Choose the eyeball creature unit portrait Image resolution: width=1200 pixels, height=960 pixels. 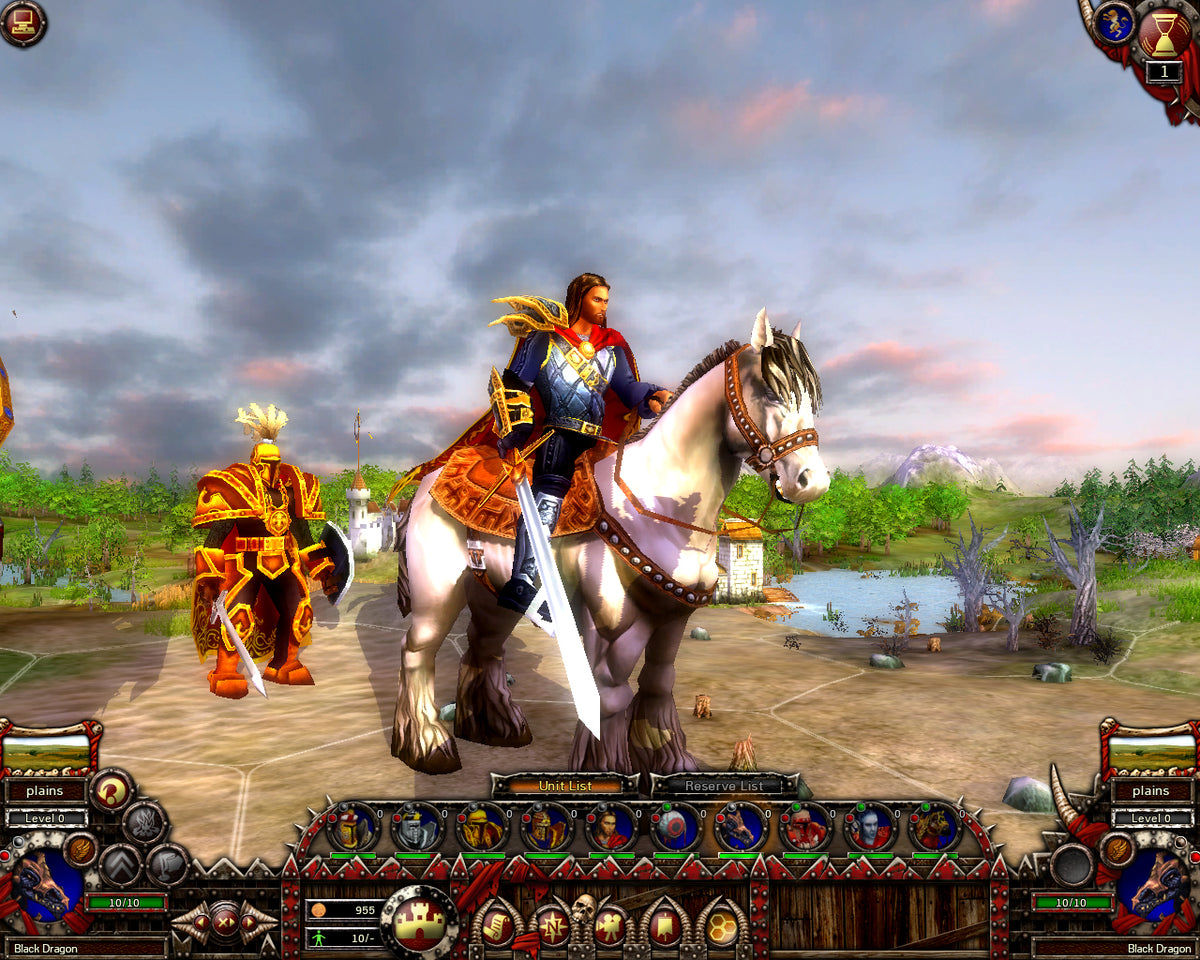coord(675,828)
